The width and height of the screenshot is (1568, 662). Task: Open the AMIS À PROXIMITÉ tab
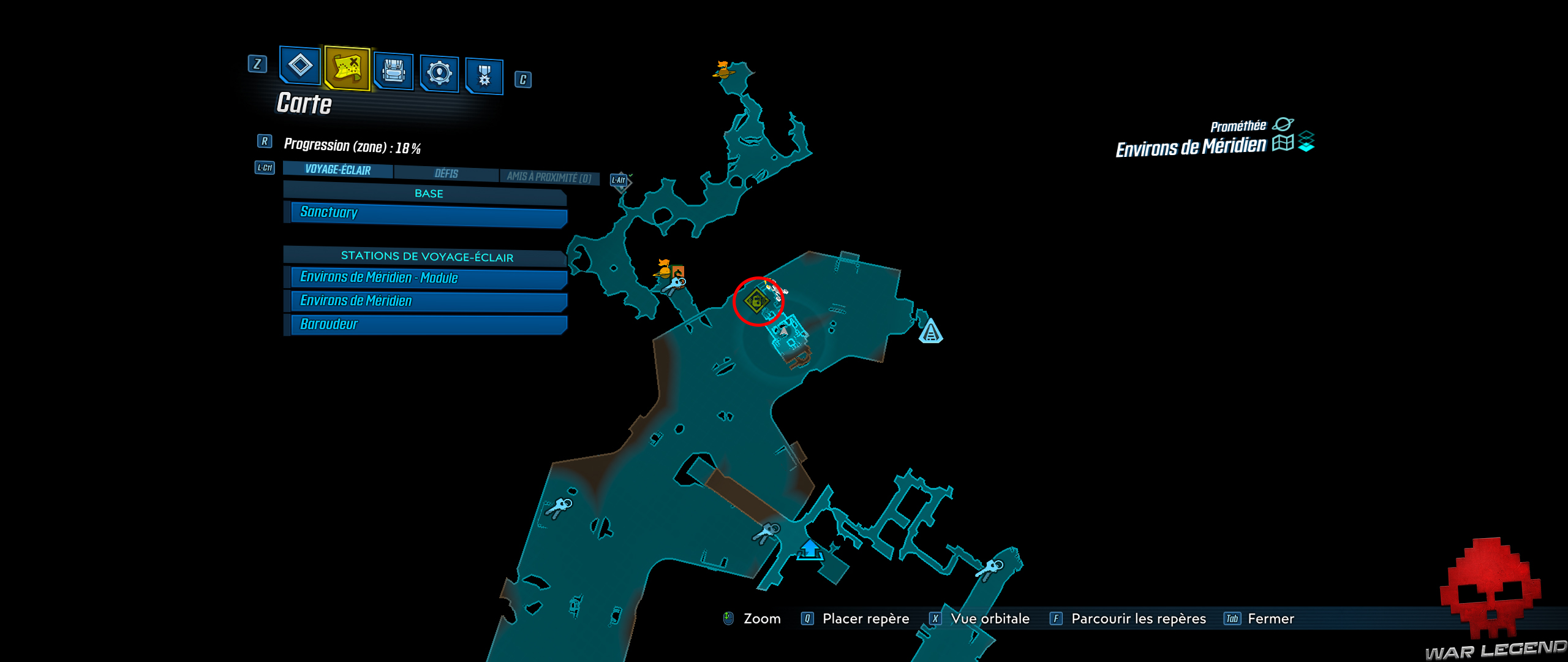point(553,173)
